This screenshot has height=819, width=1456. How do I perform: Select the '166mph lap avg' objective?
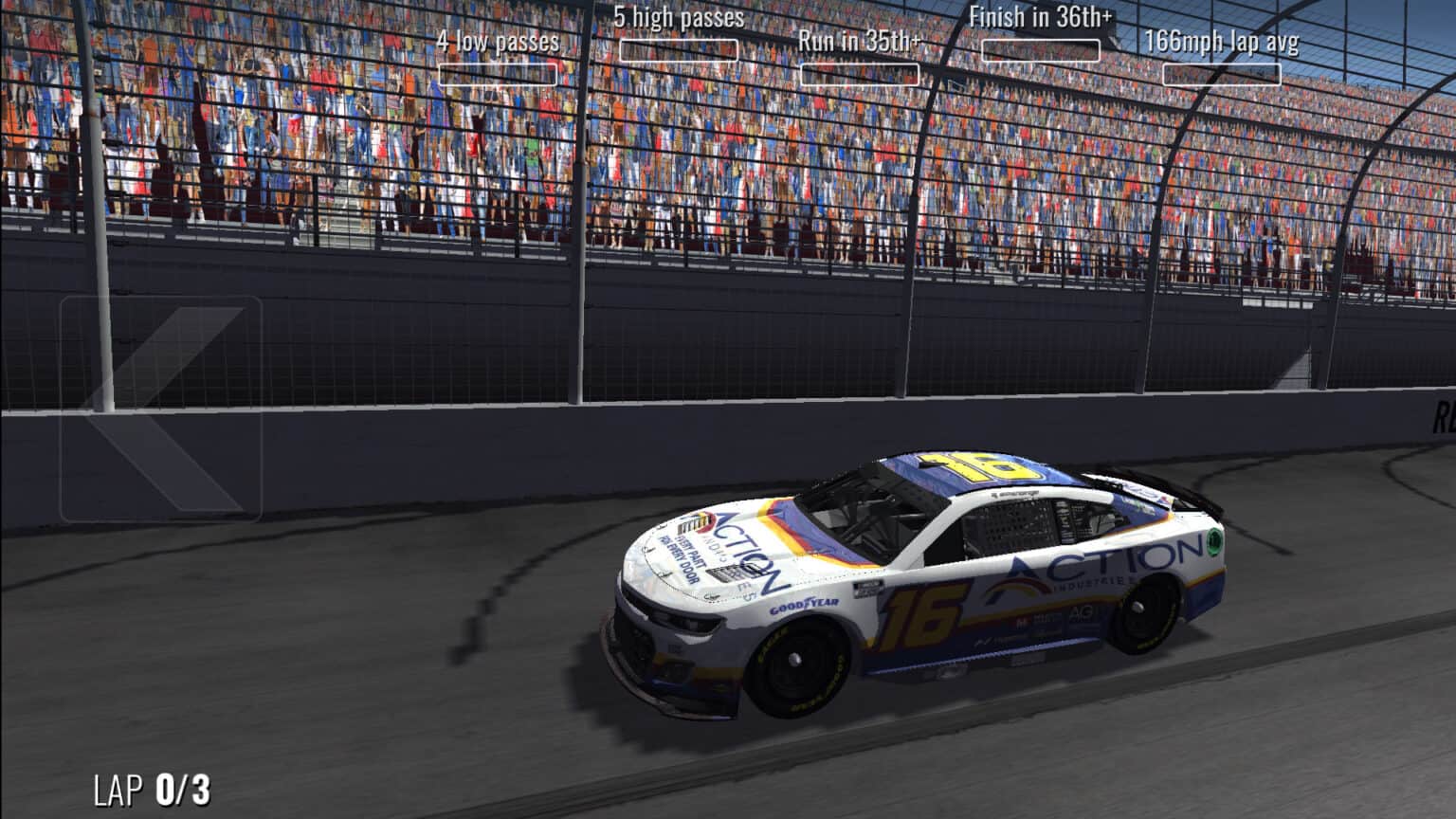point(1223,42)
